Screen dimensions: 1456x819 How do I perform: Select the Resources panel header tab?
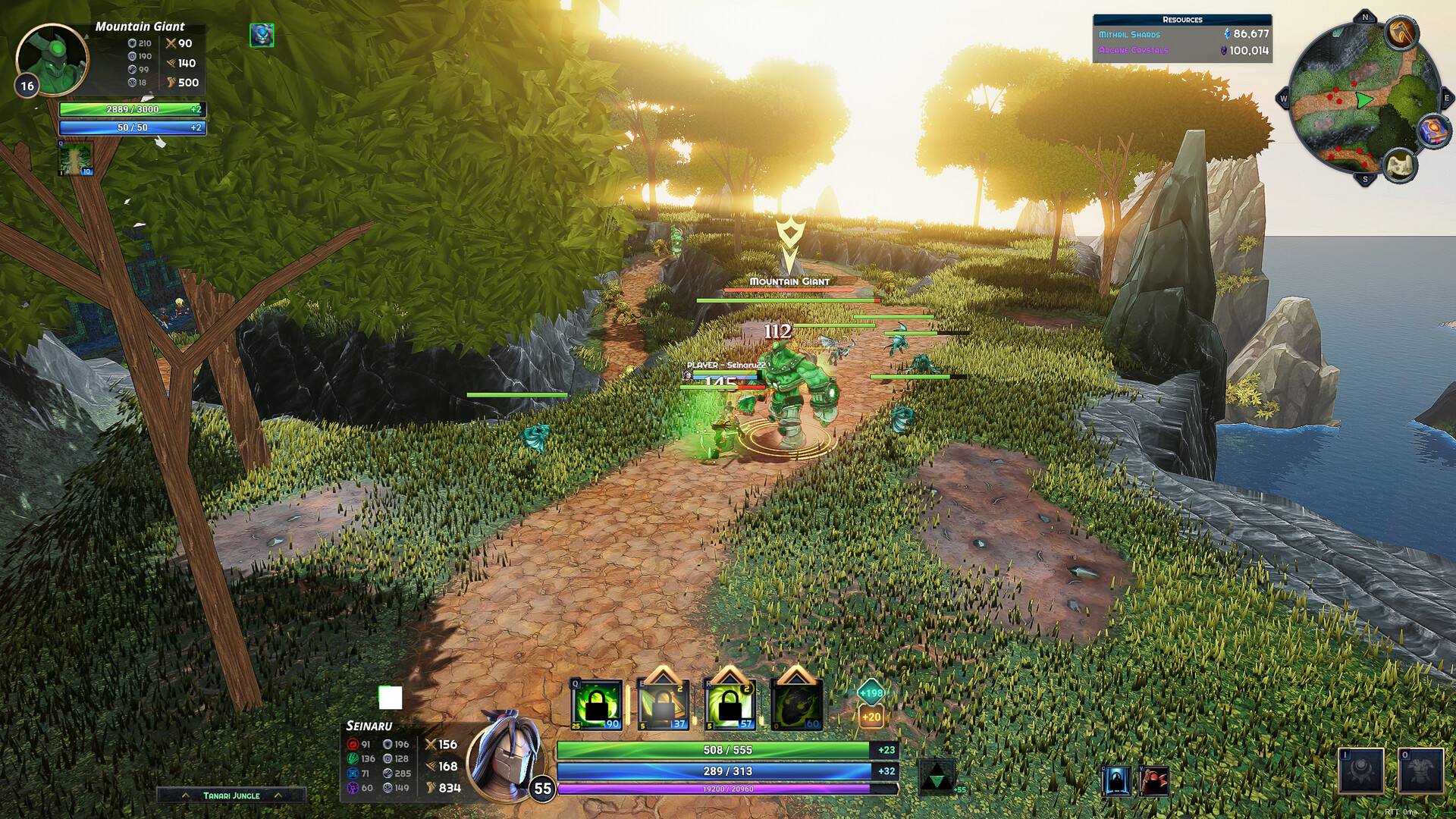coord(1181,20)
